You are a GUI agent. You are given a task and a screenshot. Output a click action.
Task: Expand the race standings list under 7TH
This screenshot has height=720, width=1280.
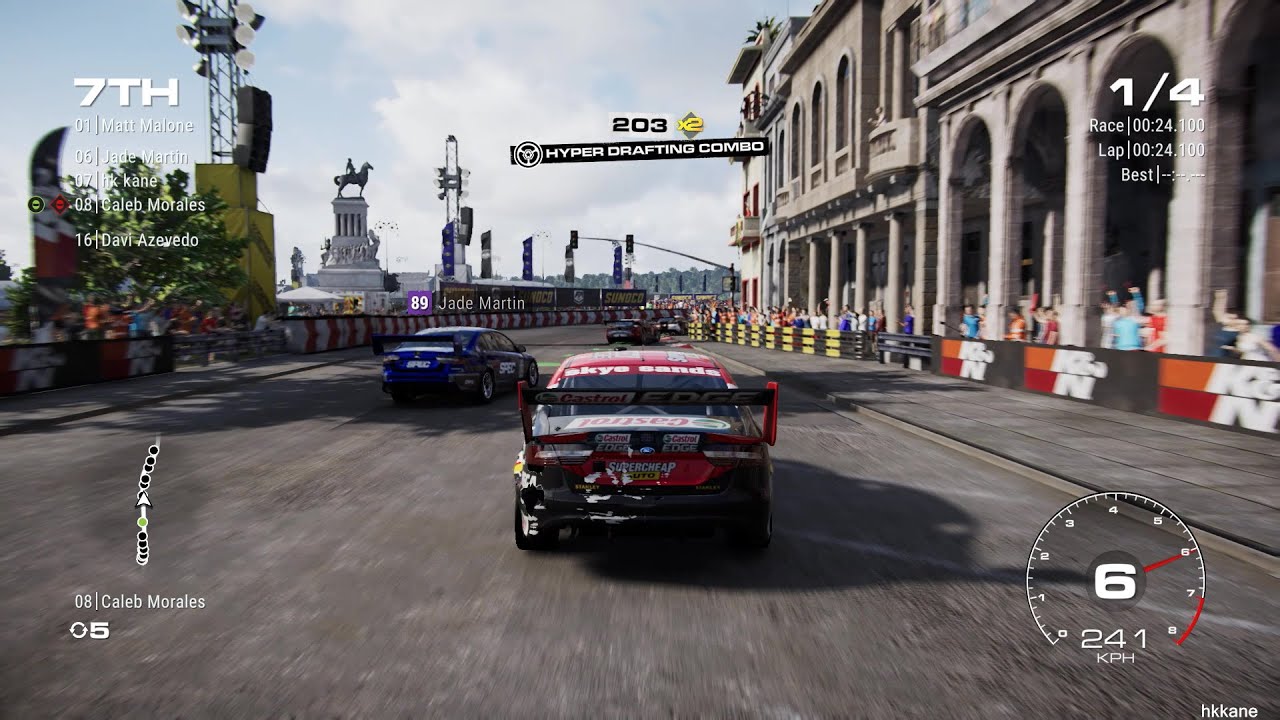tap(135, 180)
